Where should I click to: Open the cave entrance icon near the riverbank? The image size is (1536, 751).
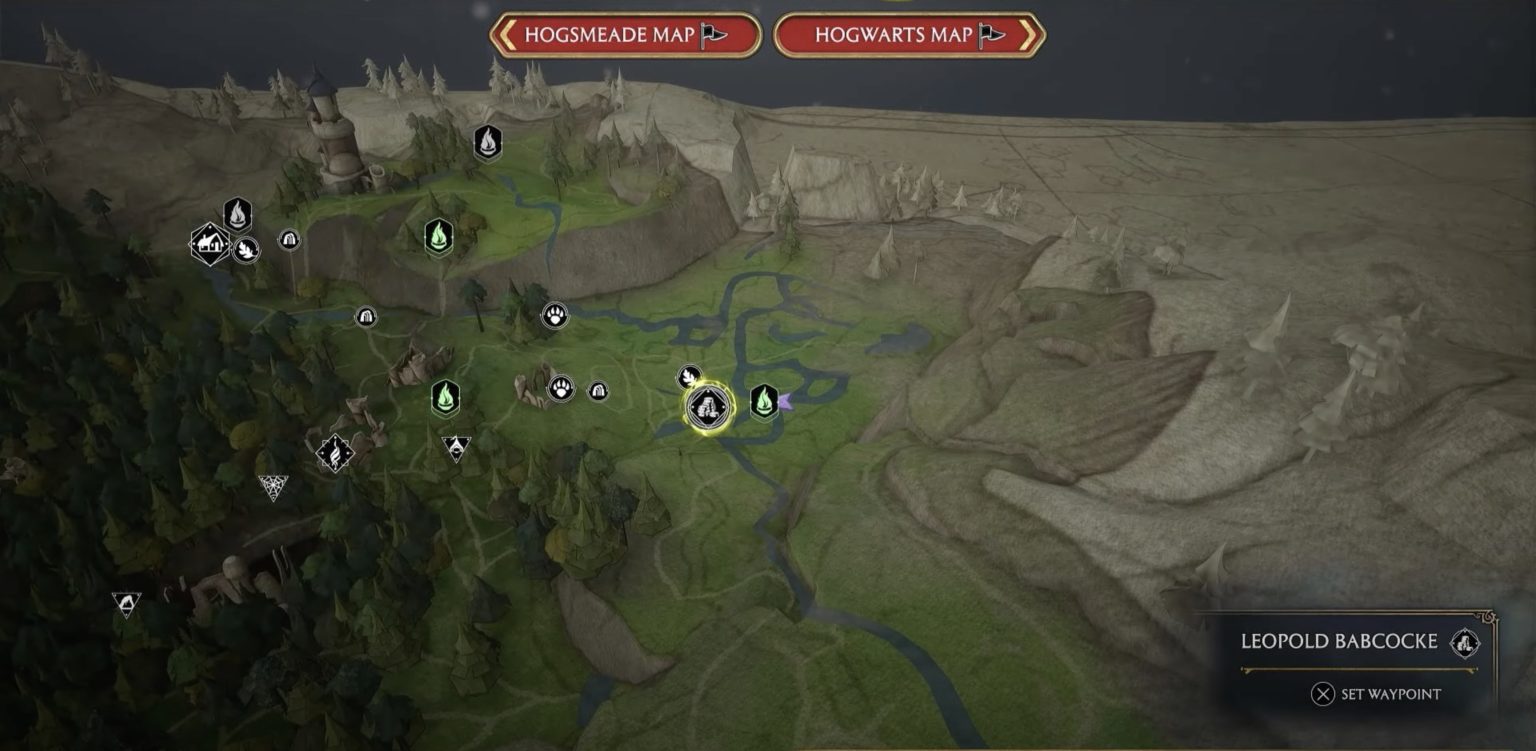coord(365,318)
